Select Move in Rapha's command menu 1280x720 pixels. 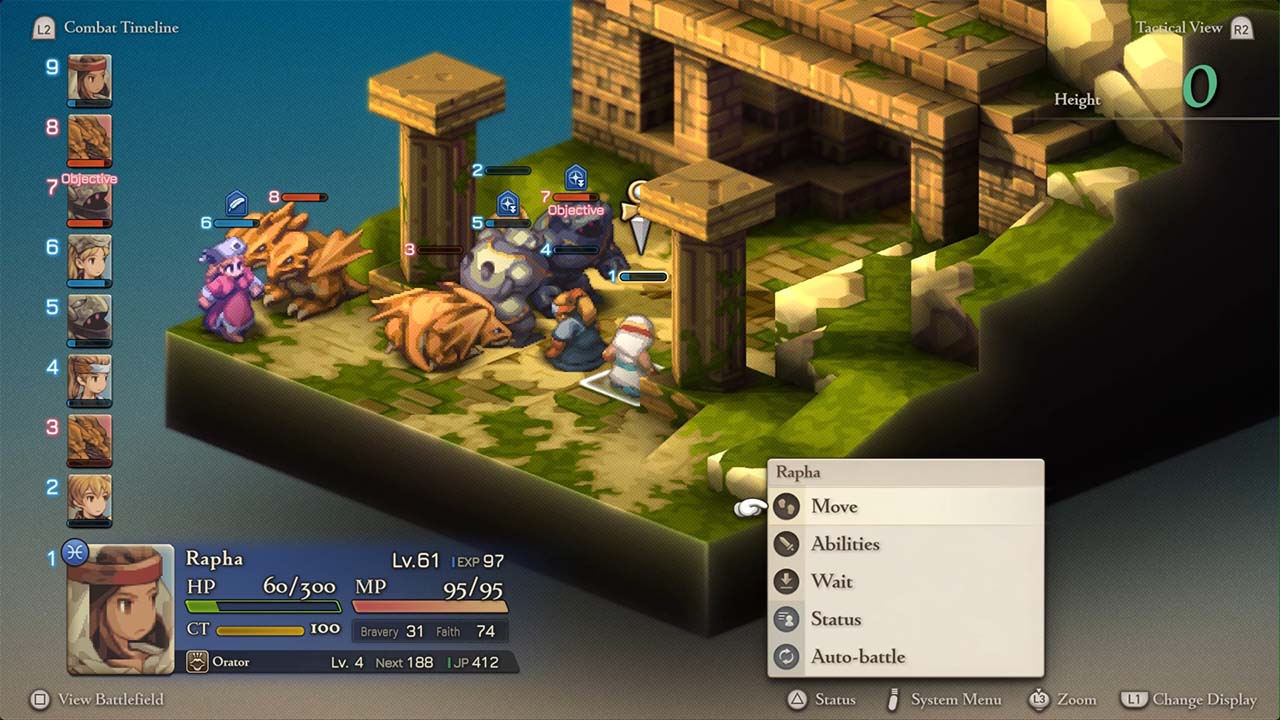point(834,507)
